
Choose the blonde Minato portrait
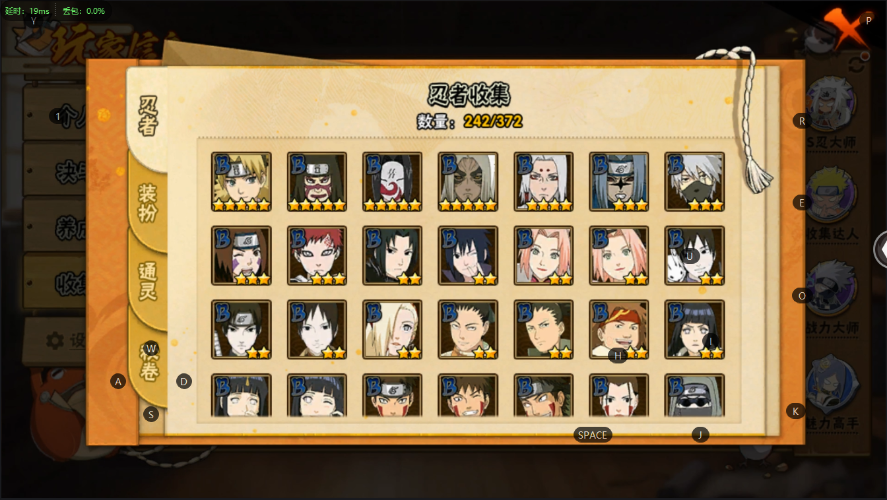coord(241,181)
